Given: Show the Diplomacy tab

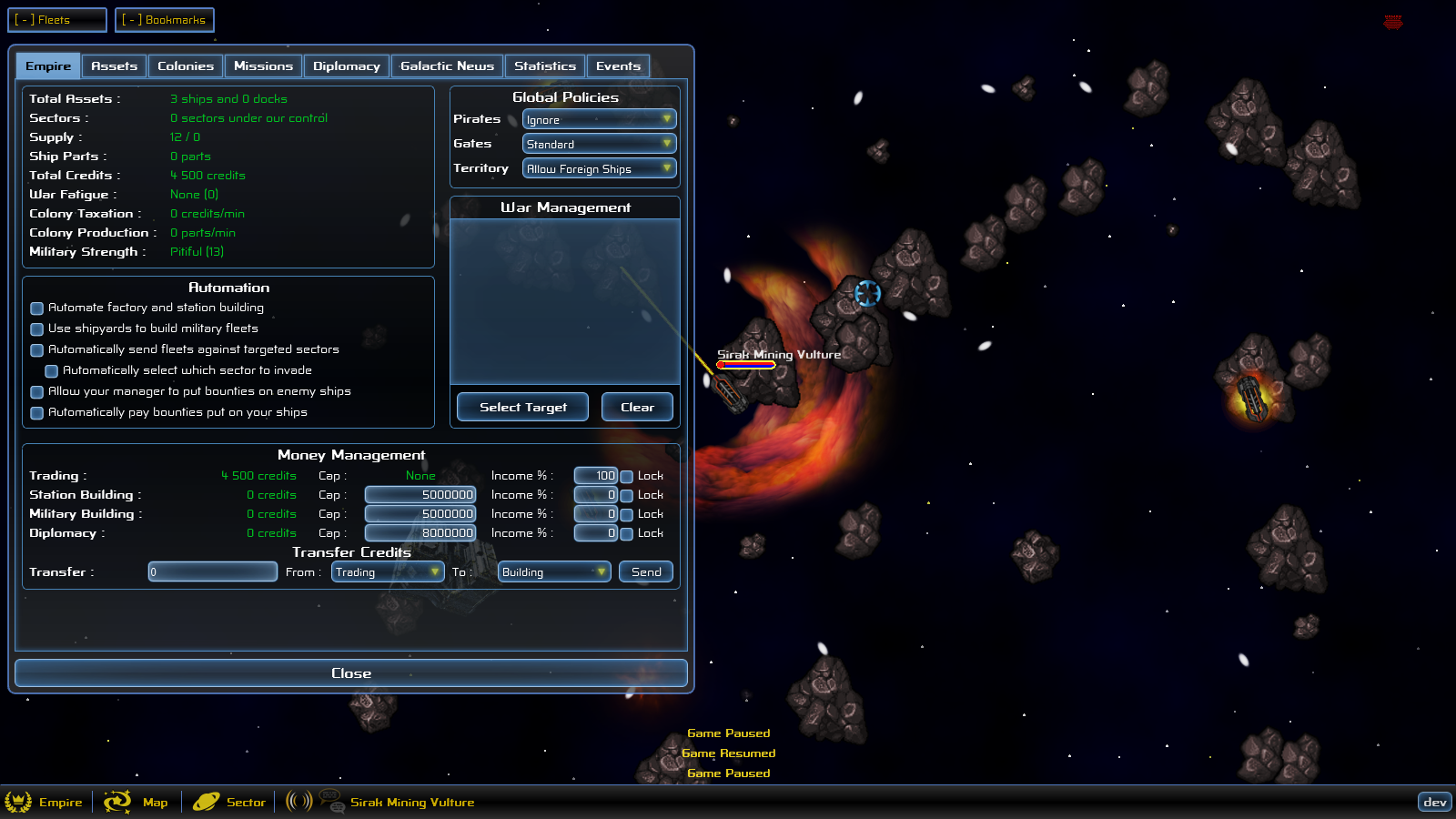Looking at the screenshot, I should click(x=346, y=66).
